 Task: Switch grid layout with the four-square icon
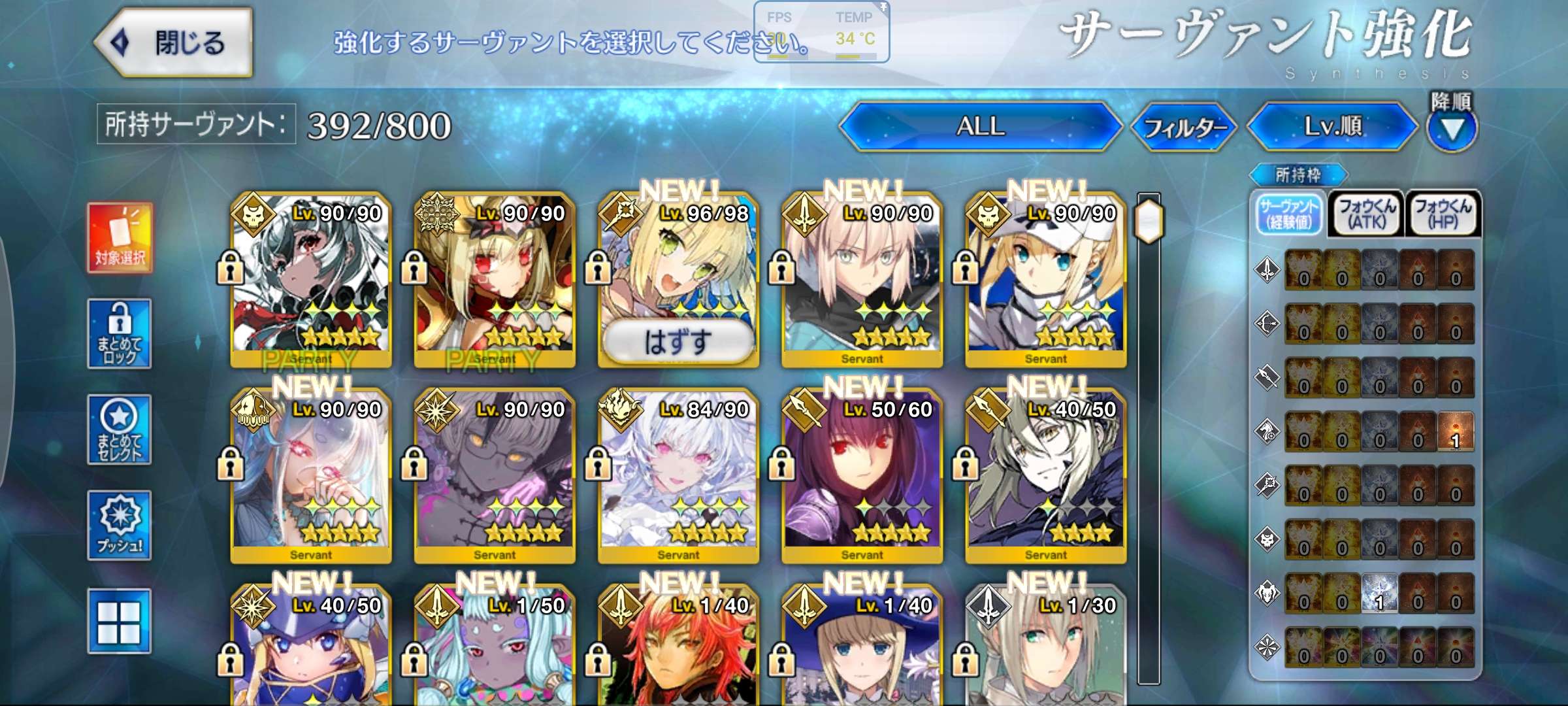click(x=120, y=621)
